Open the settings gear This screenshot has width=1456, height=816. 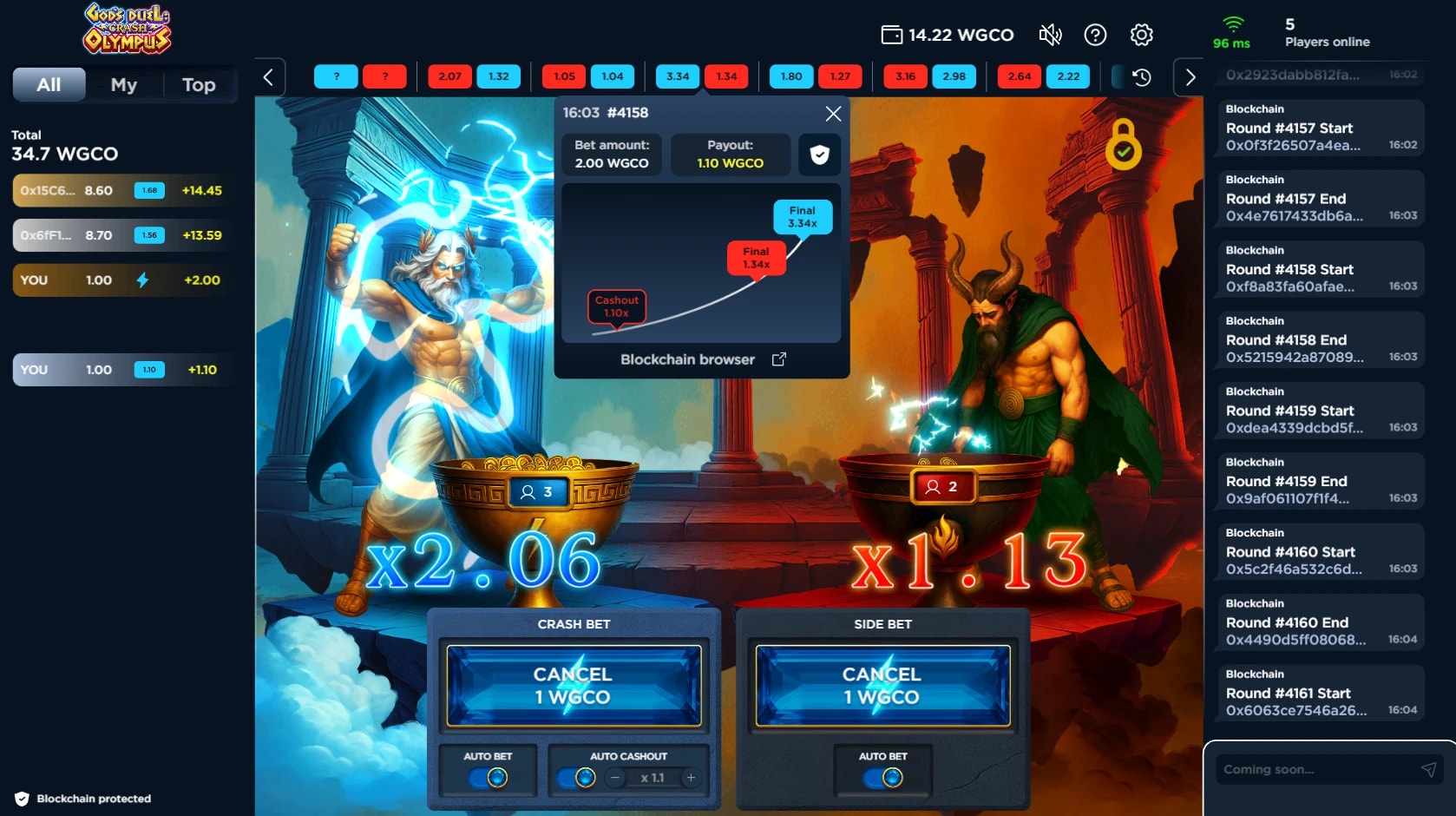(1141, 35)
